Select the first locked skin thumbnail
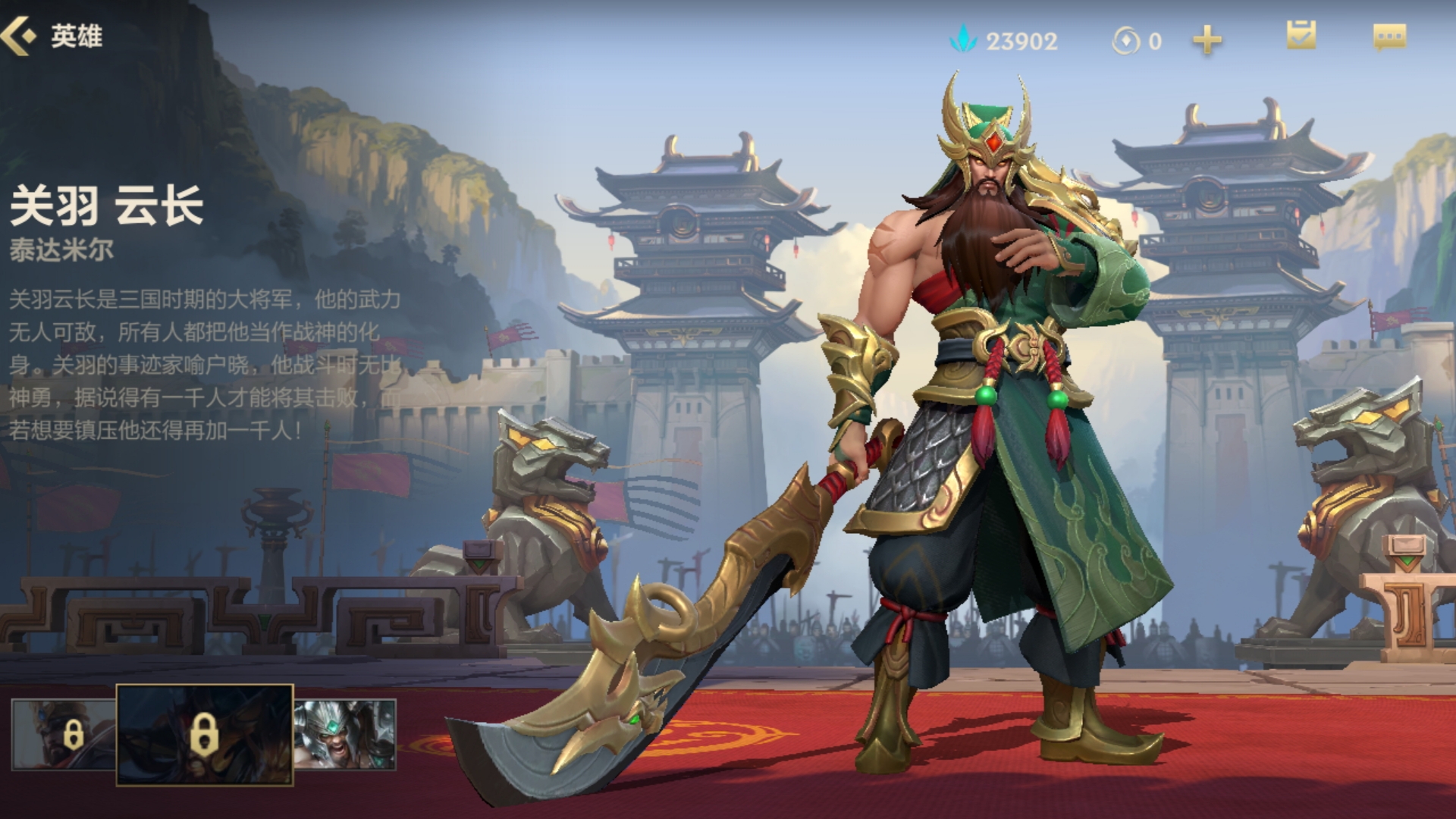Viewport: 1456px width, 819px height. [64, 733]
